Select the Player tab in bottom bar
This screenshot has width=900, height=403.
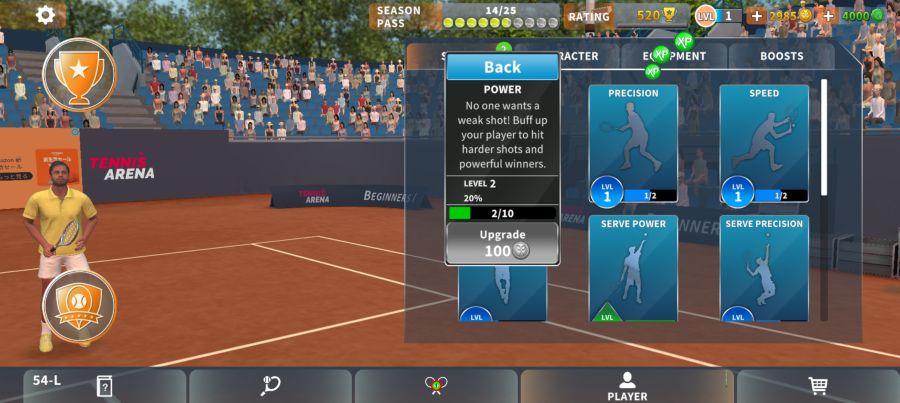click(627, 386)
